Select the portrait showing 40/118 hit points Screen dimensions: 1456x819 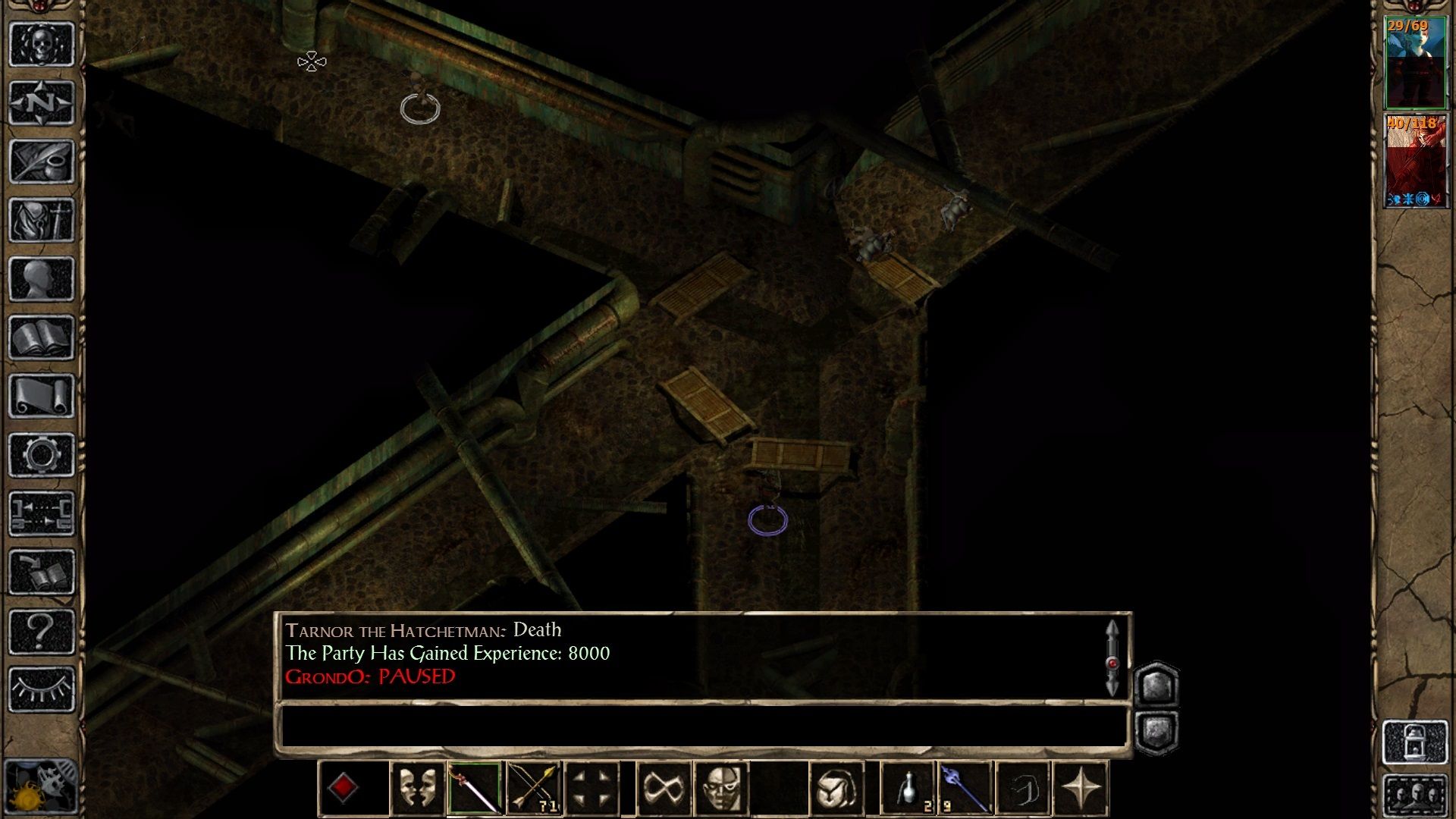[x=1415, y=159]
